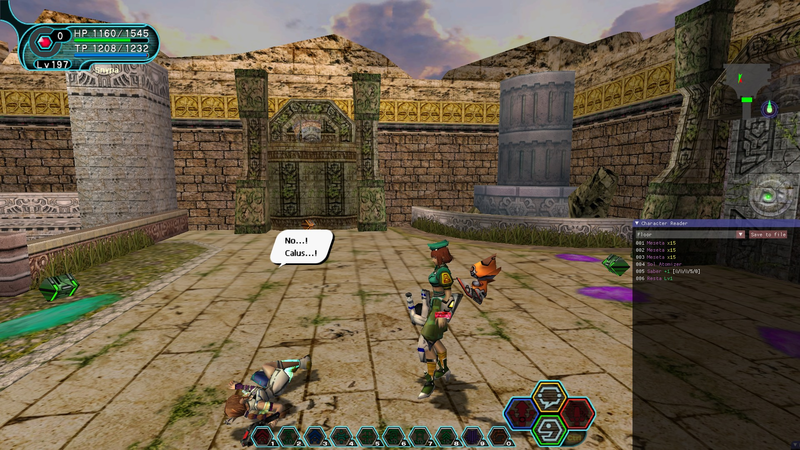800x450 pixels.
Task: Activate the blue-bordered left action hexagon
Action: click(x=521, y=413)
